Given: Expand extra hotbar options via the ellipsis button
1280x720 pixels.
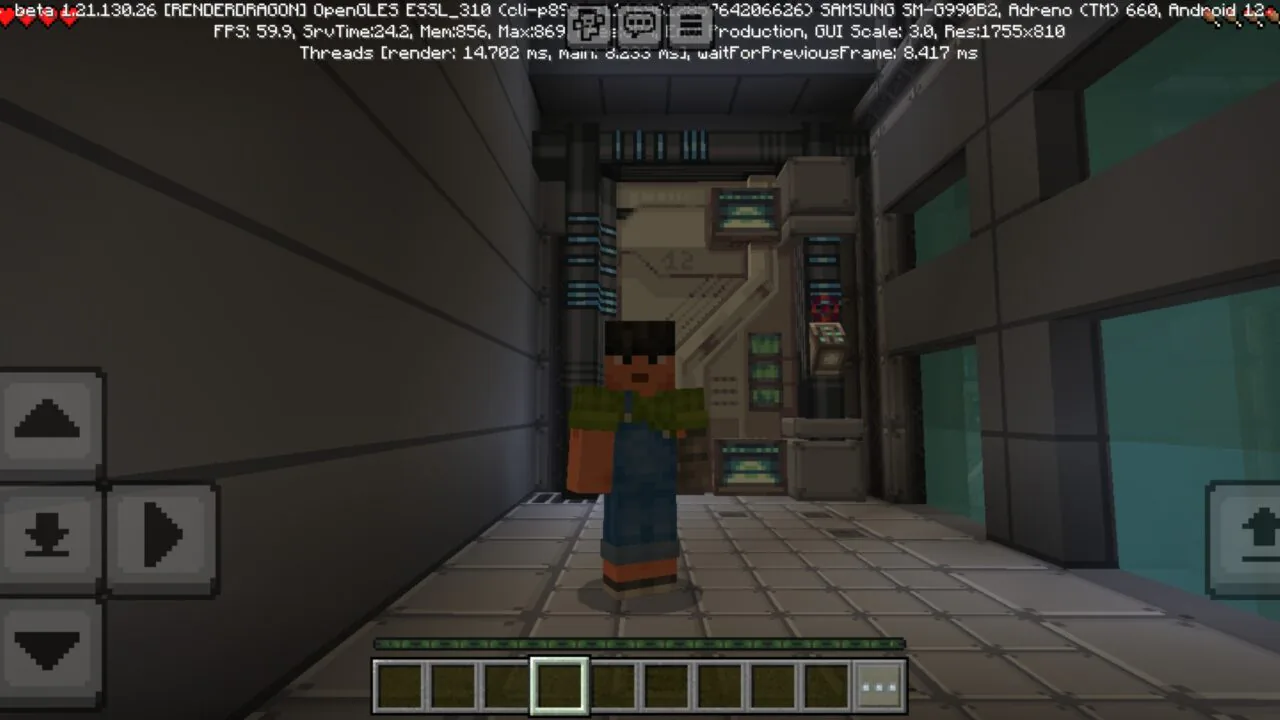Looking at the screenshot, I should click(x=879, y=685).
